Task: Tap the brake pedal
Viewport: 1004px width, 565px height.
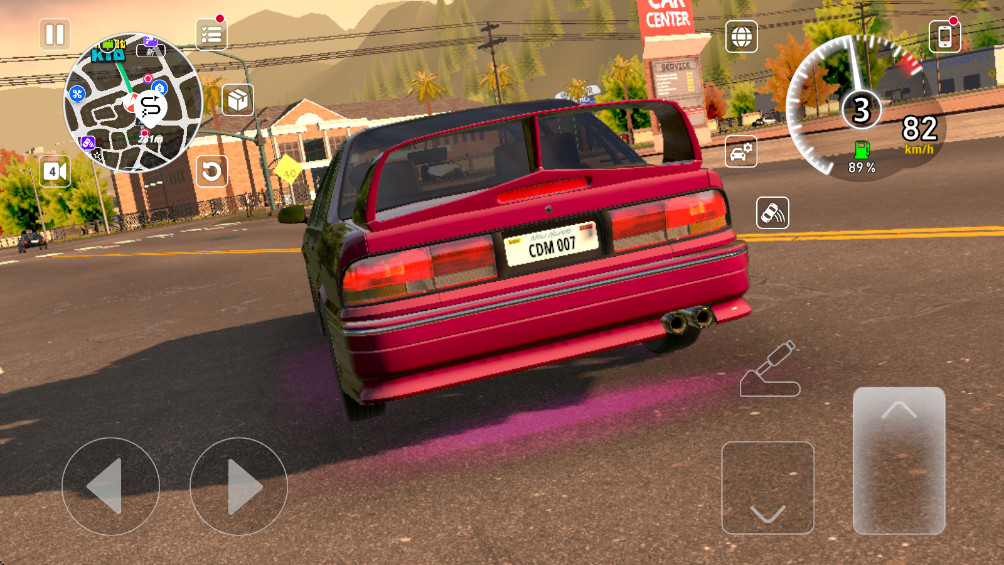Action: [767, 487]
